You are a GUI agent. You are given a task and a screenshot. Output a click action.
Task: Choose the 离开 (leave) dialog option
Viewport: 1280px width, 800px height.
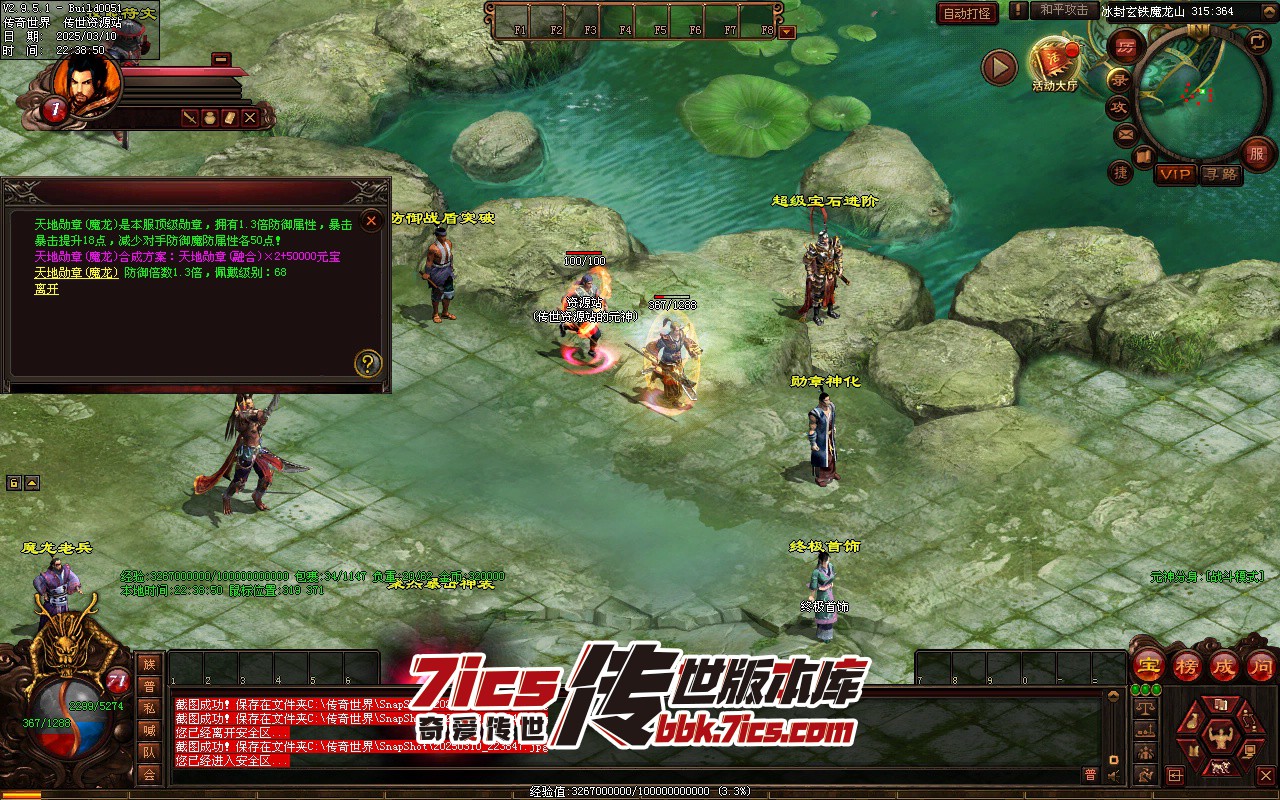(47, 290)
